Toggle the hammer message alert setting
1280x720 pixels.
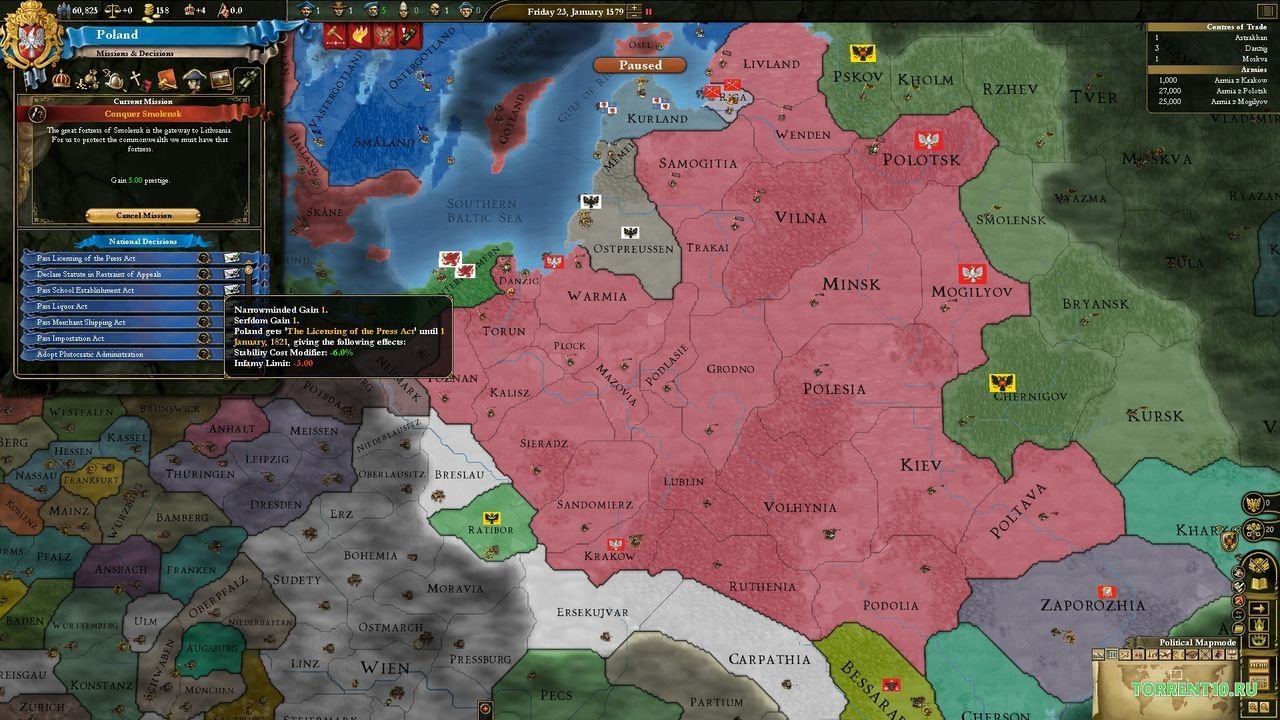click(335, 34)
